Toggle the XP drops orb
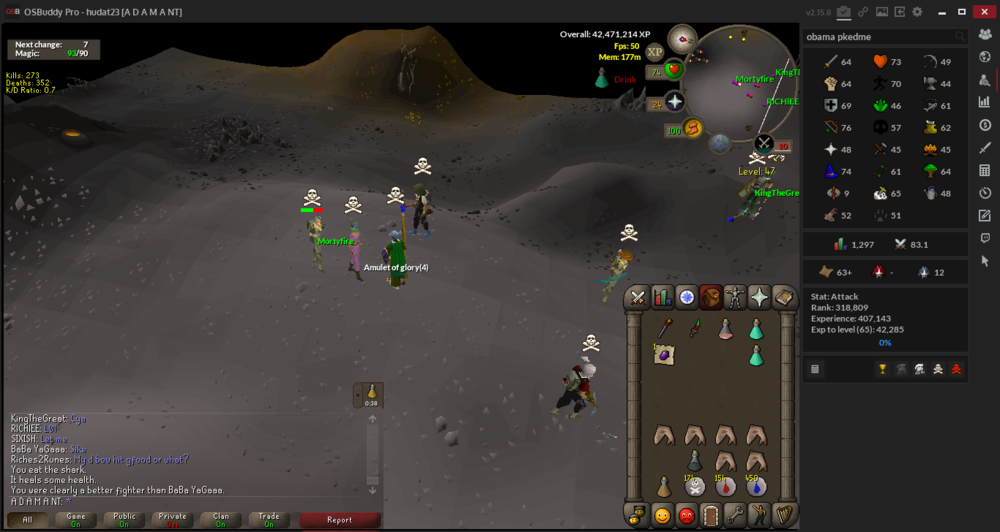Viewport: 1000px width, 532px height. click(656, 51)
